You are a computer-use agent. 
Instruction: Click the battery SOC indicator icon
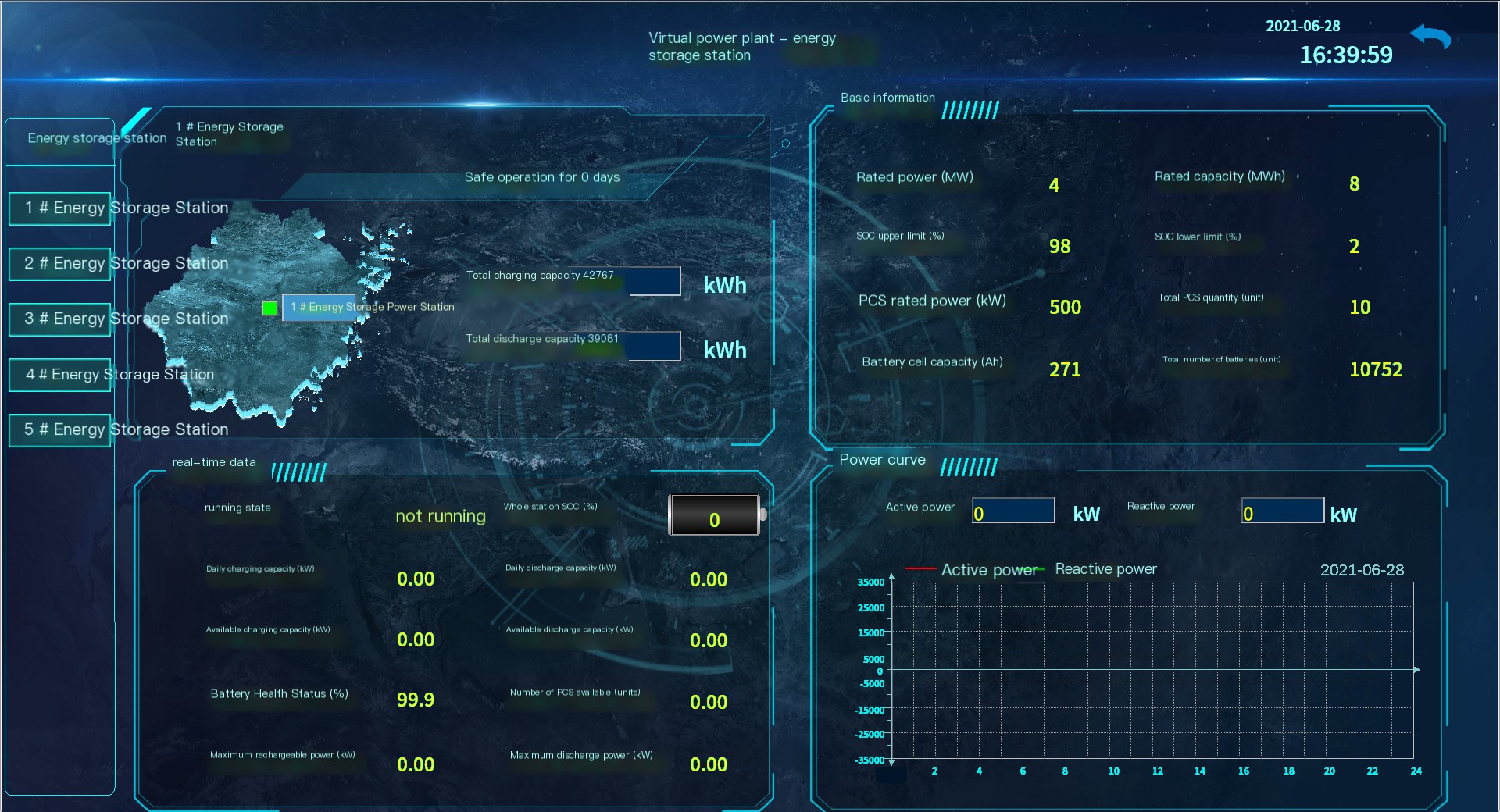(x=713, y=515)
